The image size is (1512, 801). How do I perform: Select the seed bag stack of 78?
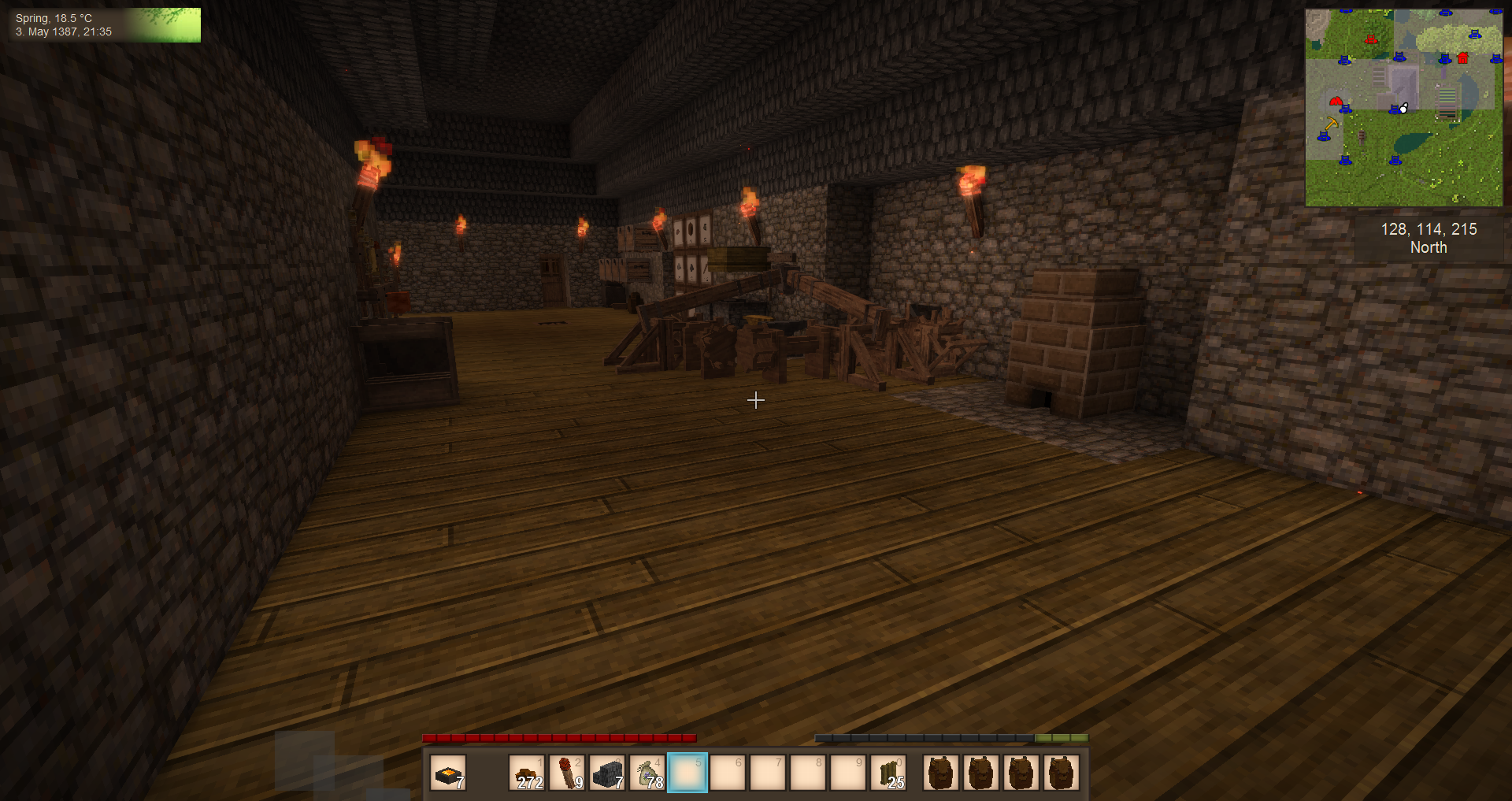click(647, 773)
